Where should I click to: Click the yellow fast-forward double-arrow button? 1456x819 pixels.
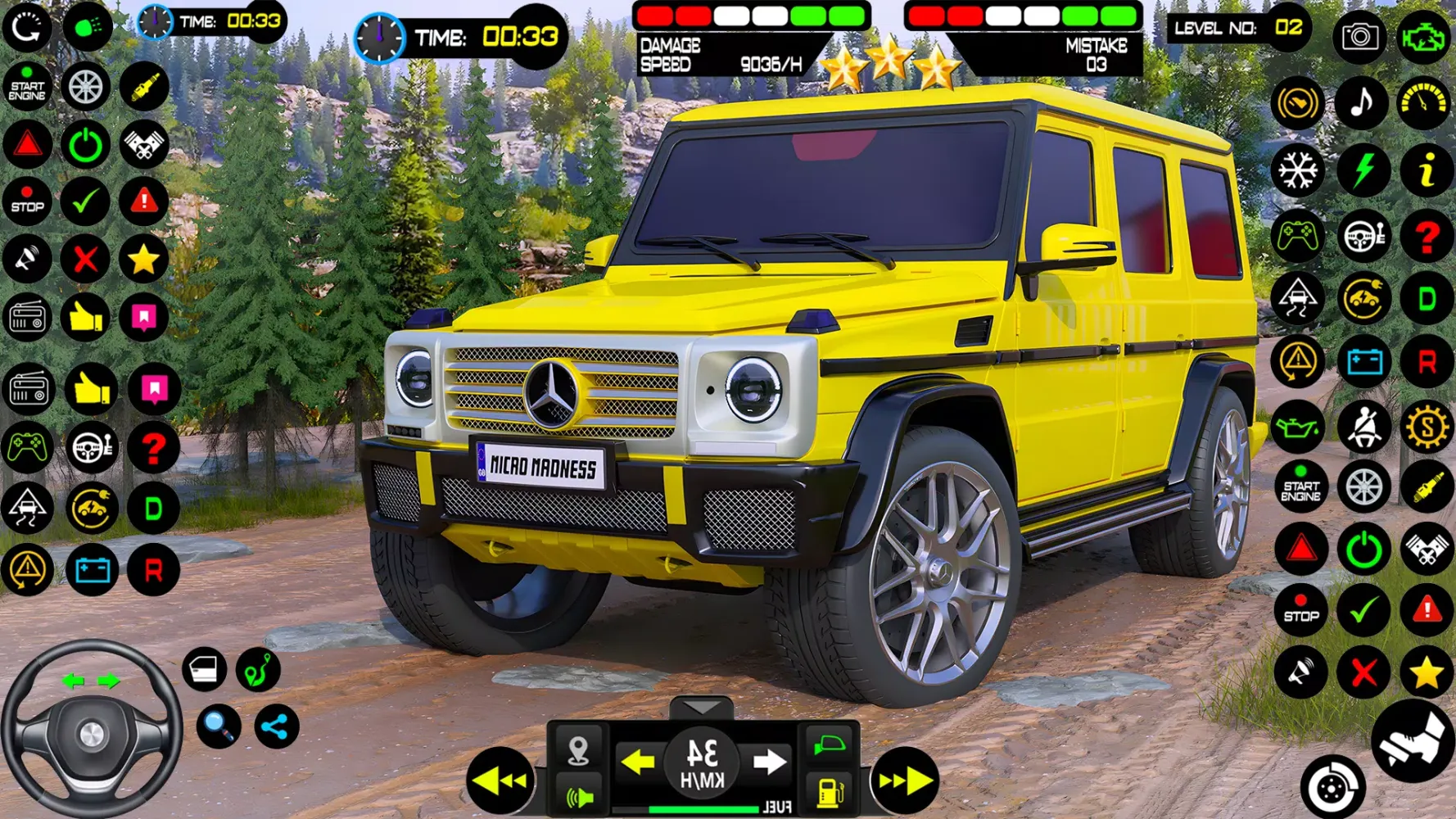click(905, 781)
